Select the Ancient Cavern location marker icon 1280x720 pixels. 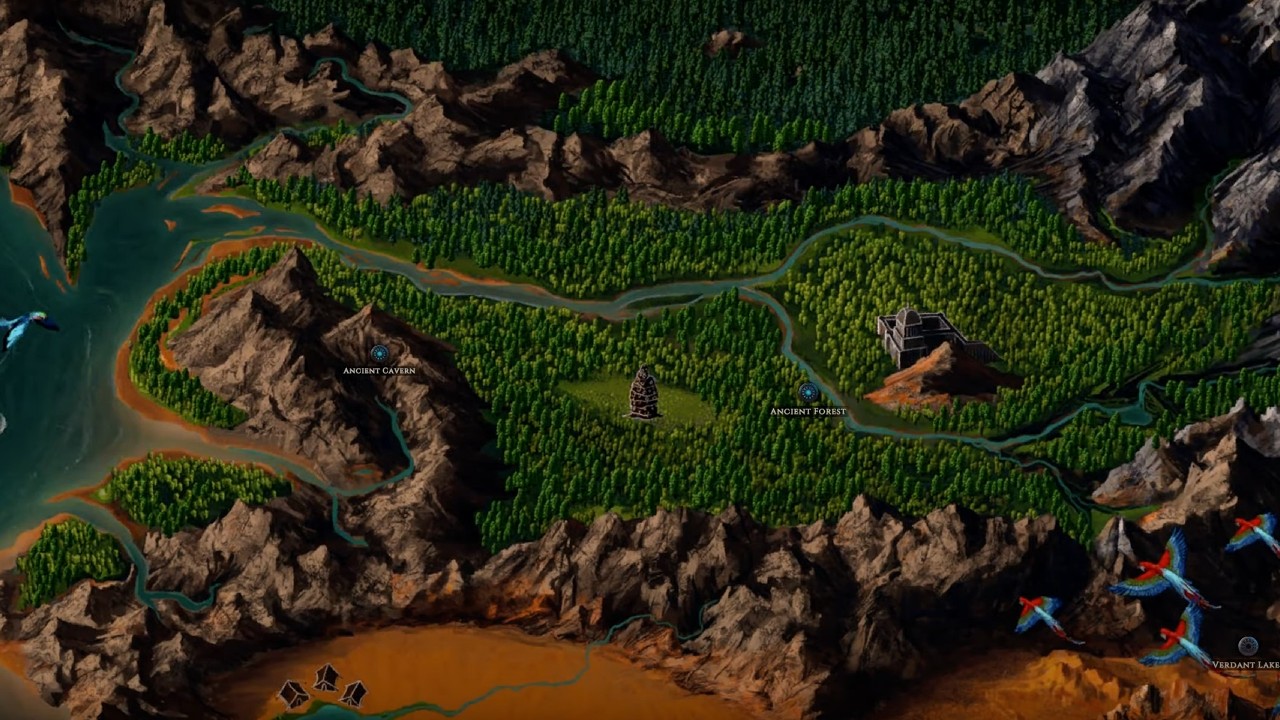[x=379, y=352]
